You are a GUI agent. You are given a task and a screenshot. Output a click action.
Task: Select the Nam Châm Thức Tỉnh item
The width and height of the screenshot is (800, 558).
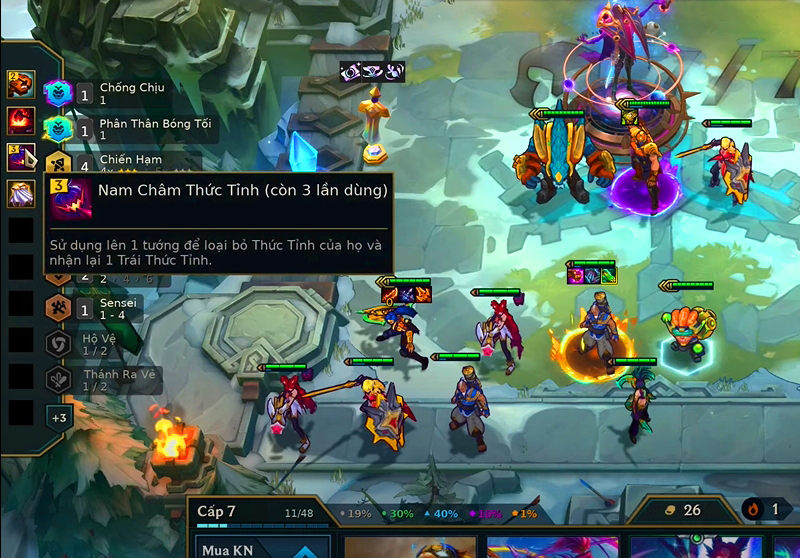coord(21,158)
